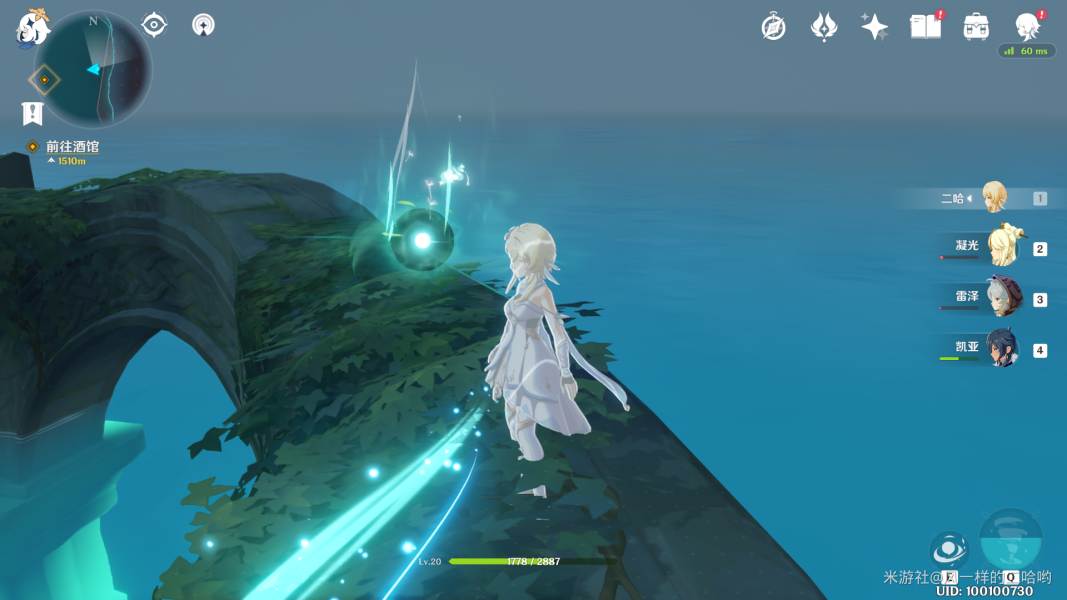Open the backpack inventory
The height and width of the screenshot is (600, 1067).
pos(976,27)
